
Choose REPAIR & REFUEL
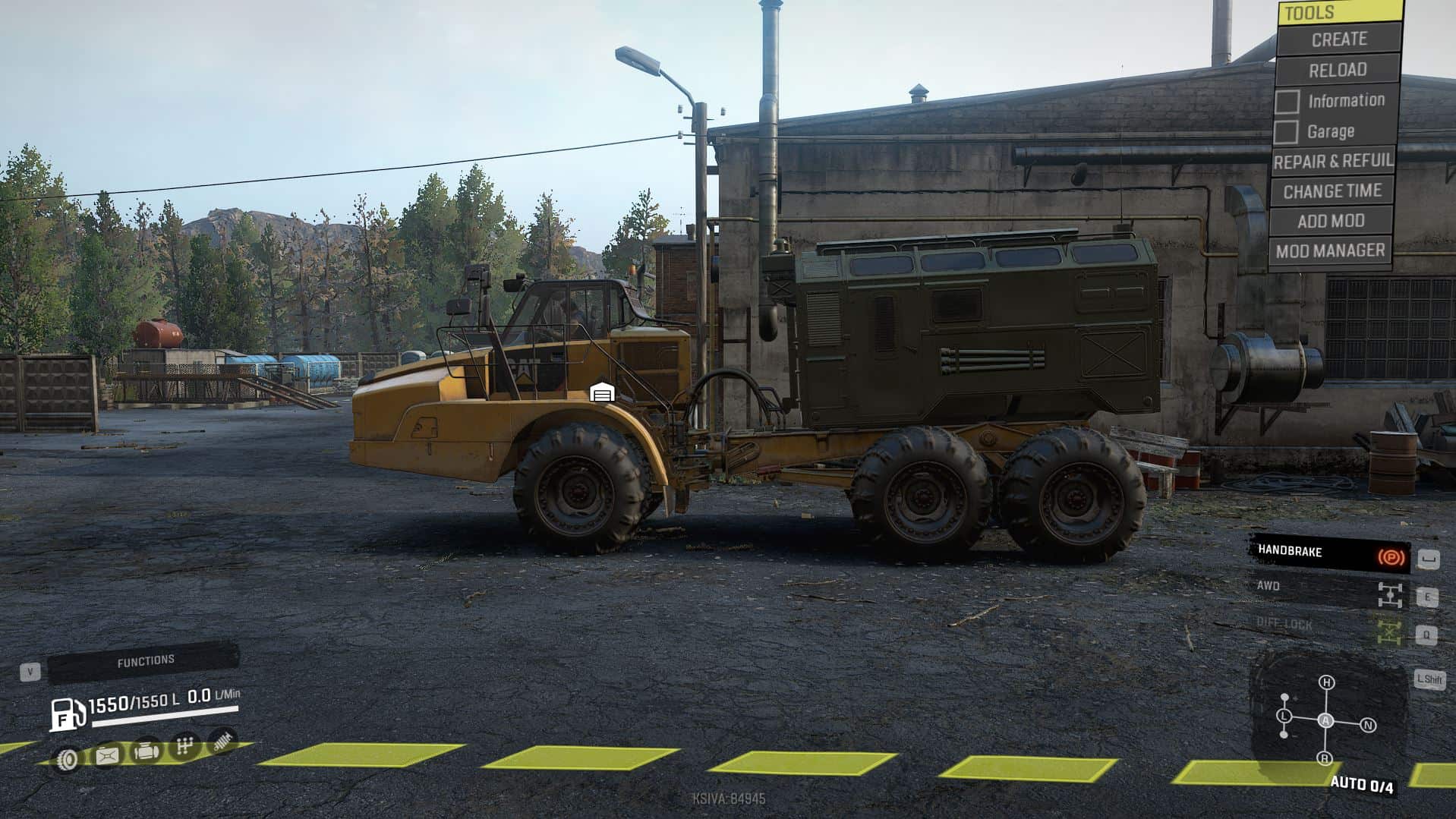[1333, 161]
